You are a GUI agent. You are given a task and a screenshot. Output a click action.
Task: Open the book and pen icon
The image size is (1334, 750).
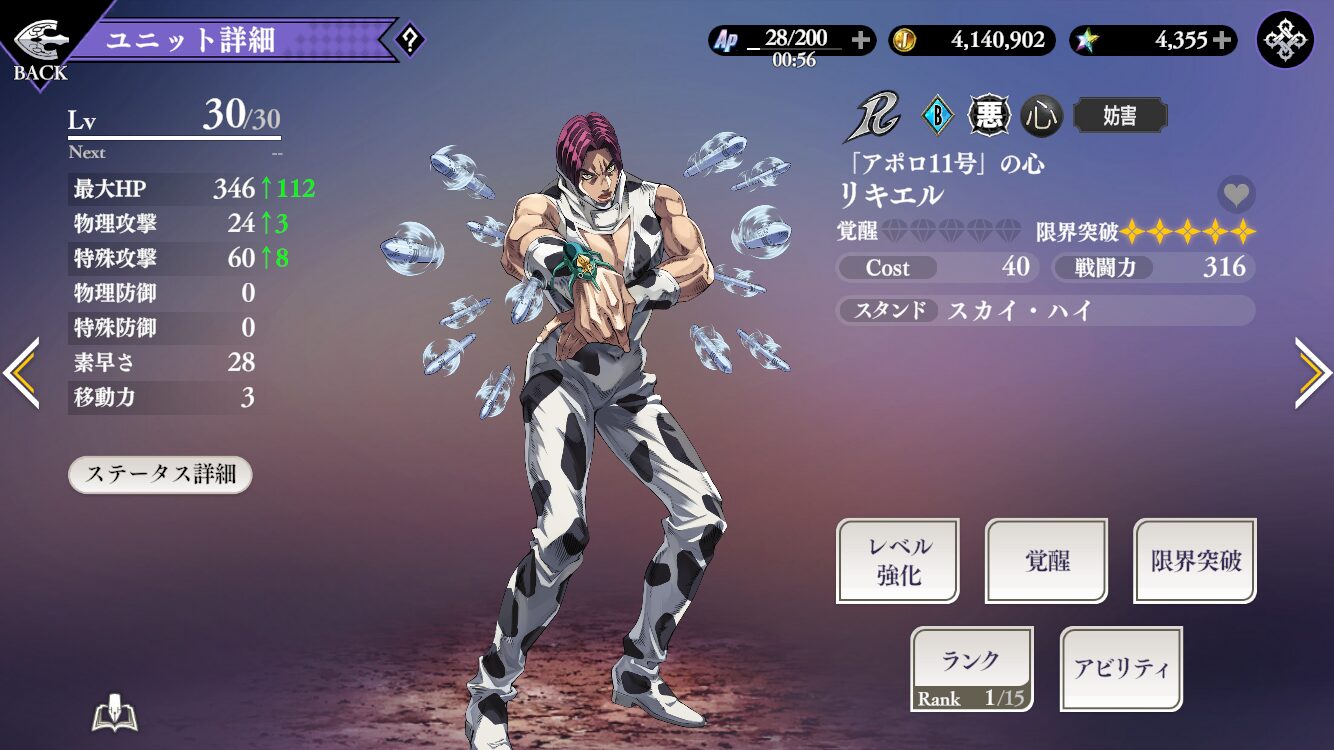point(114,714)
